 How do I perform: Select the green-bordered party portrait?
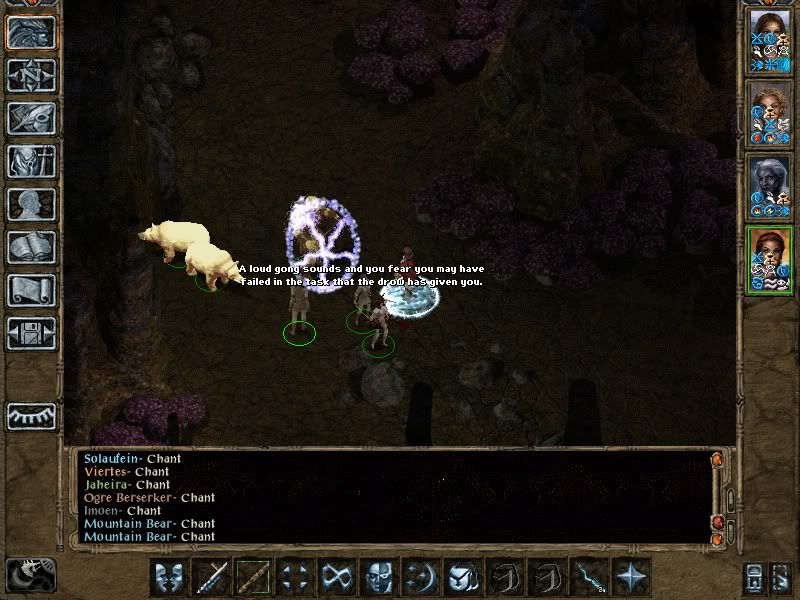click(768, 260)
